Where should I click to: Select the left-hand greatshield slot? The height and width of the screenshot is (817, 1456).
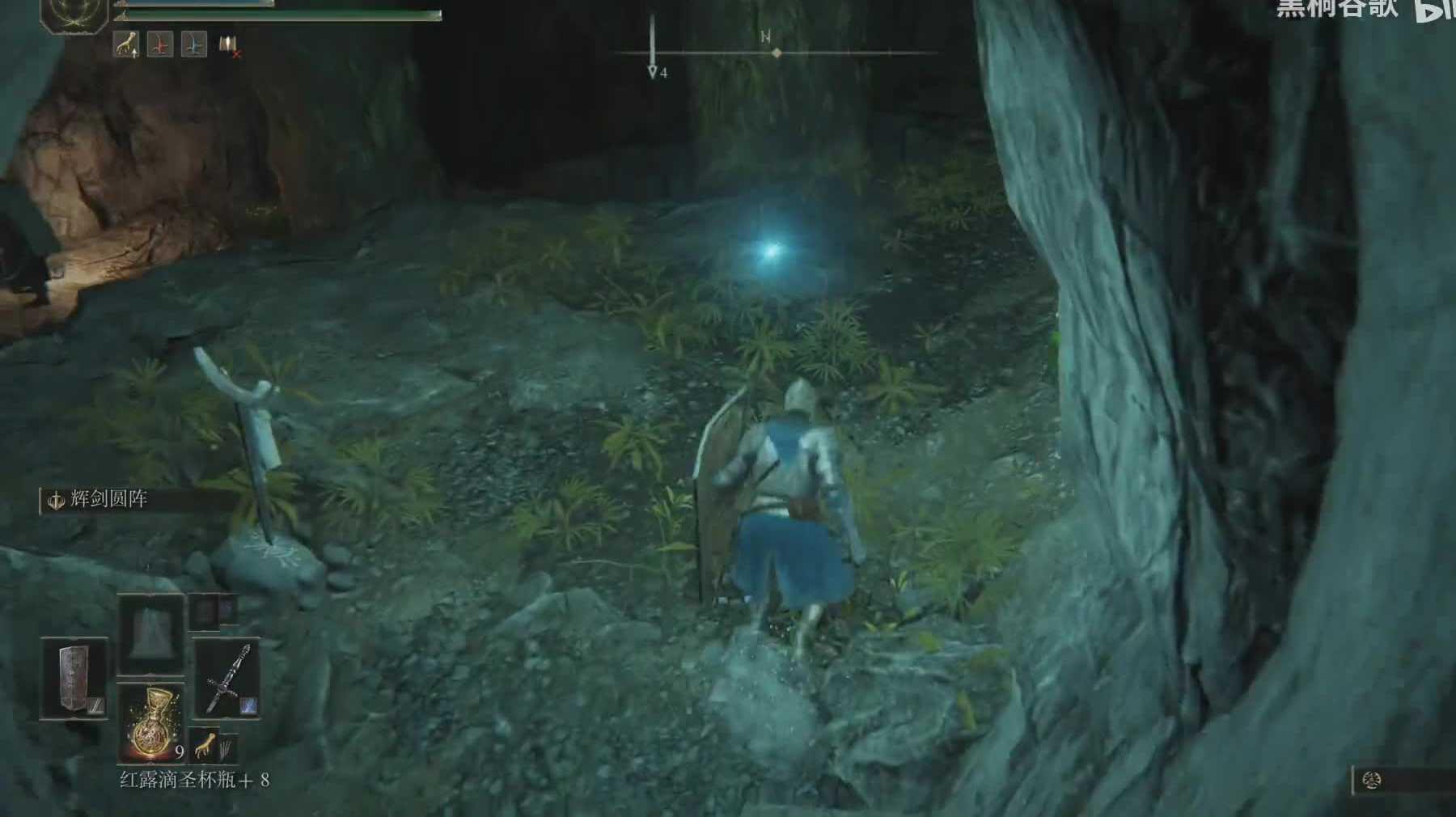(x=74, y=678)
